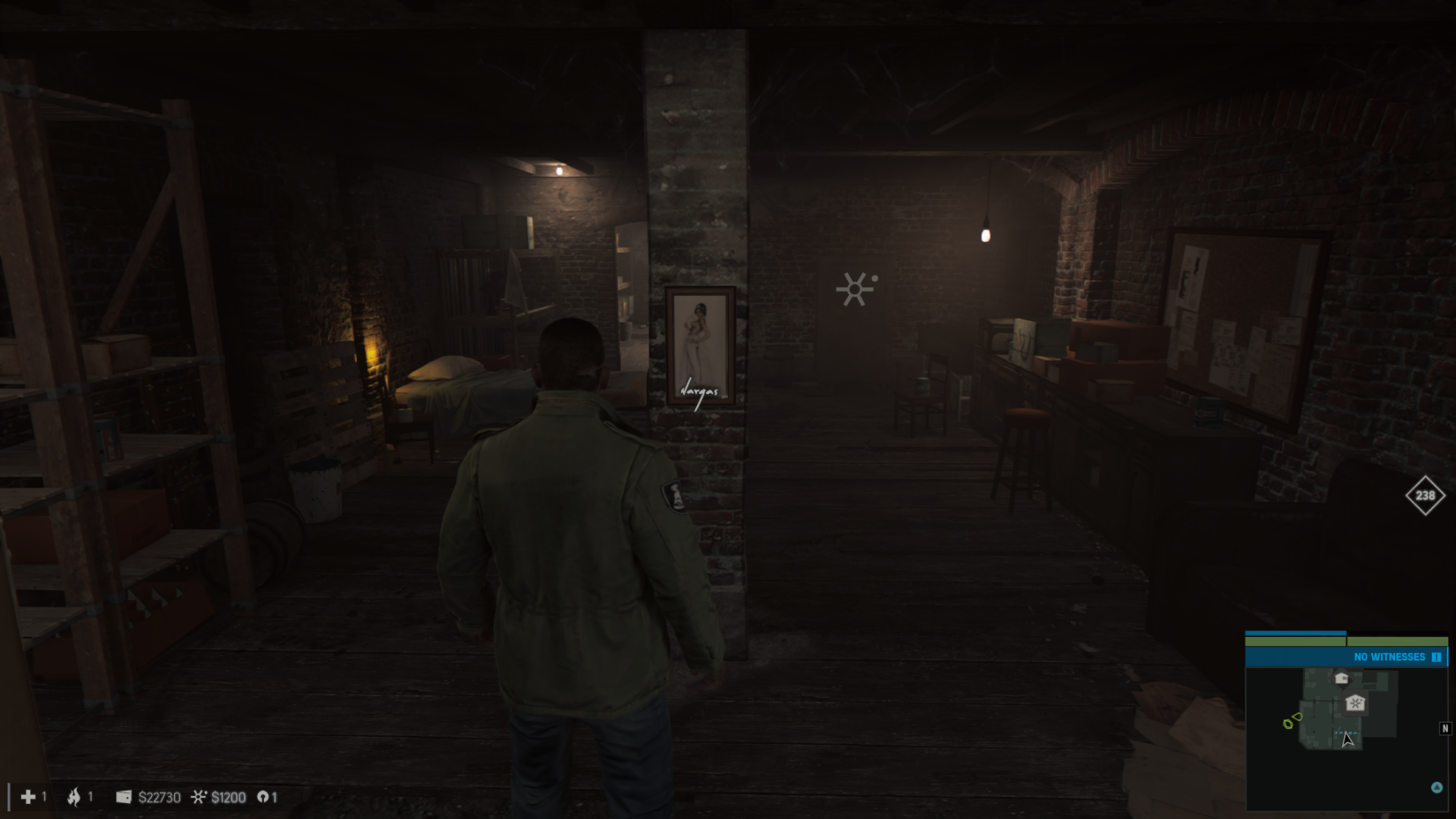Click the wall safe interaction star marker
Screen dimensions: 1456x819
[855, 288]
